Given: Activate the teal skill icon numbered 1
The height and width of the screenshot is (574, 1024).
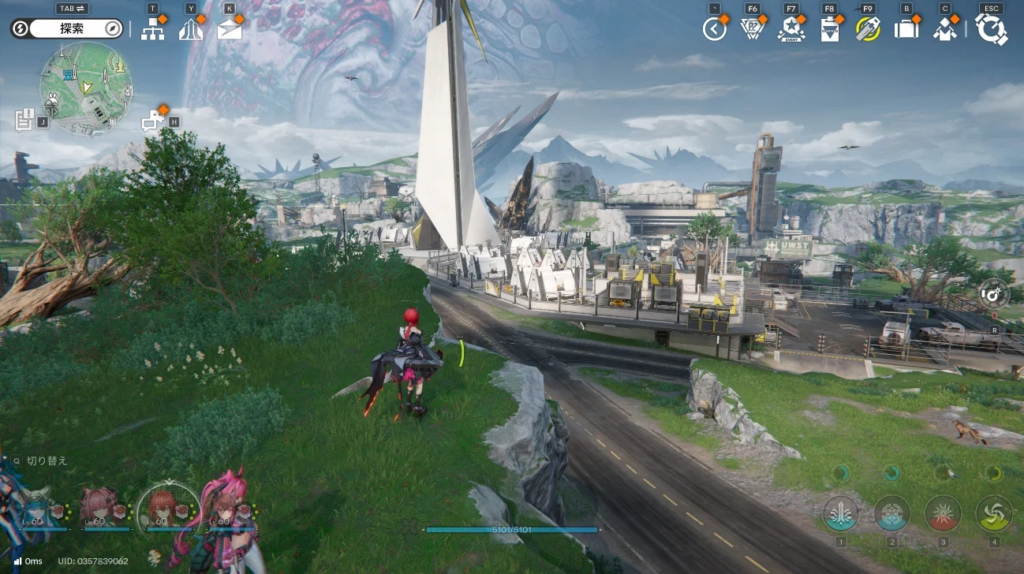Looking at the screenshot, I should coord(840,514).
